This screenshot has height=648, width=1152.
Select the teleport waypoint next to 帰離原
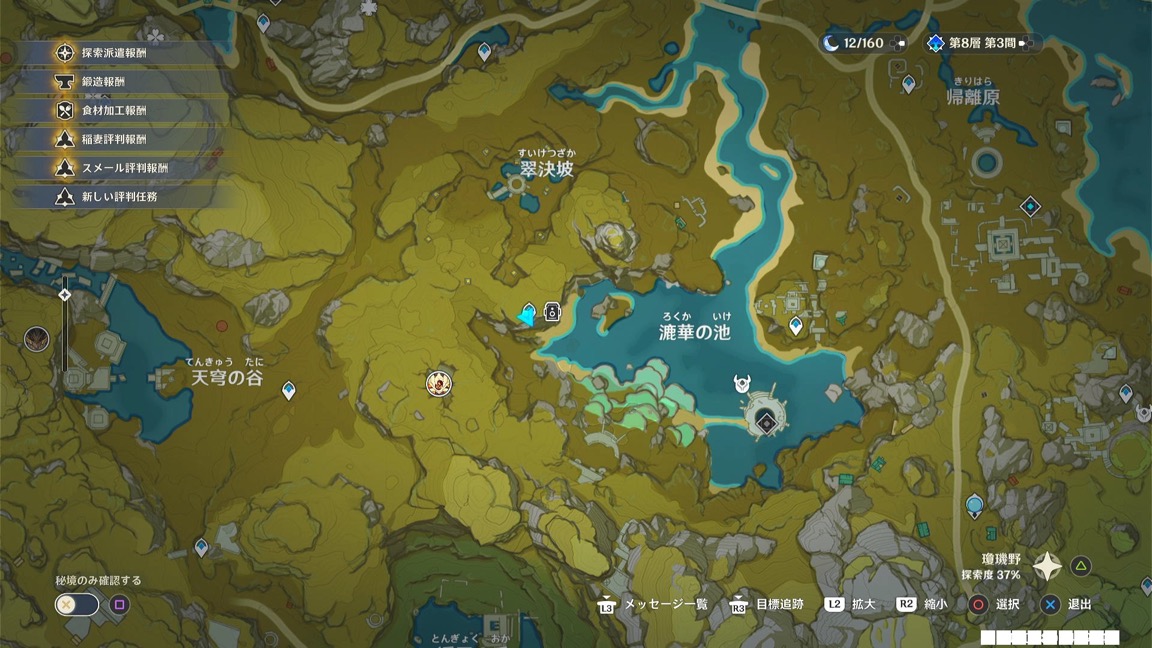tap(908, 84)
